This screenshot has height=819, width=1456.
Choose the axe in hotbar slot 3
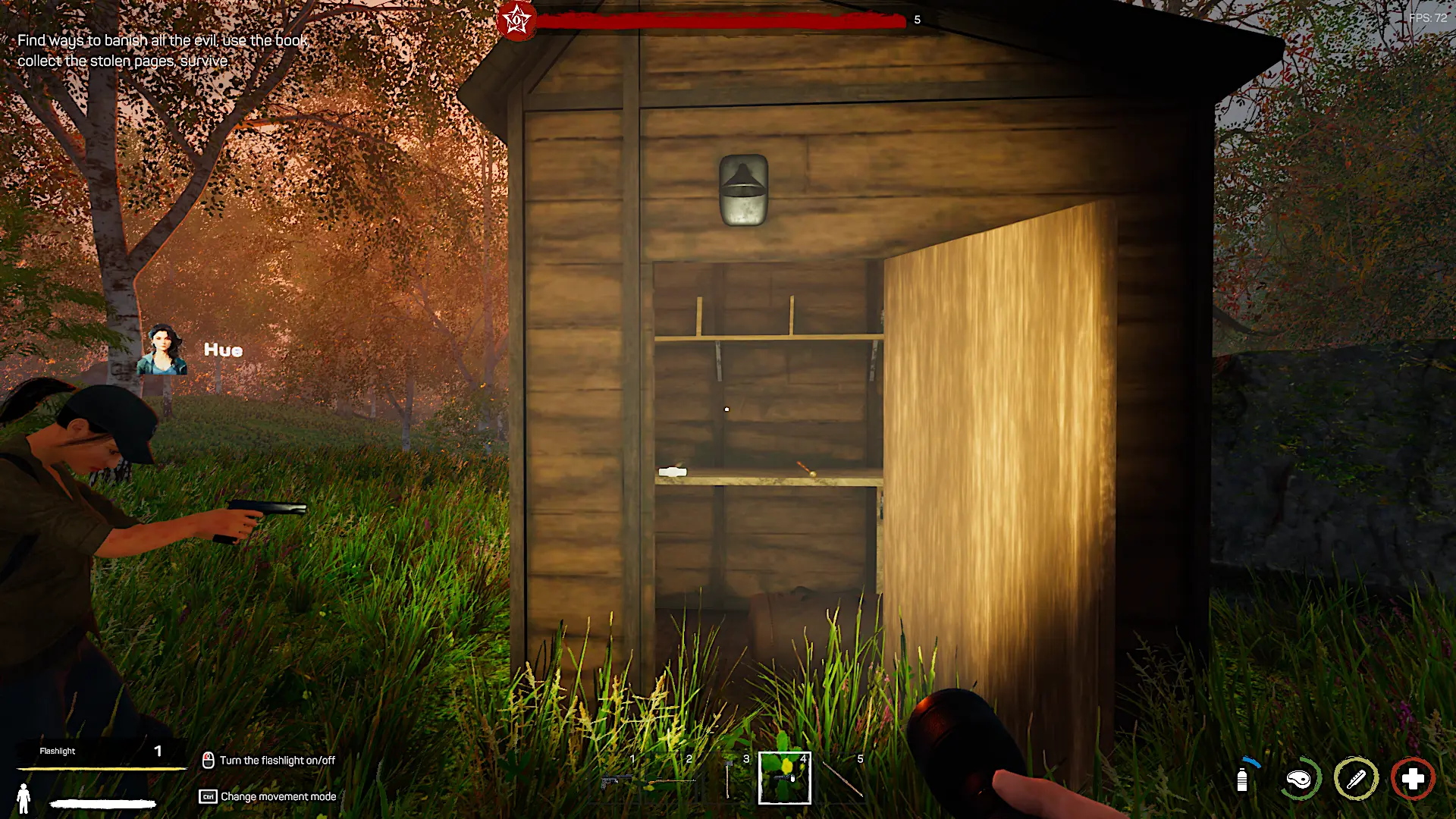click(x=728, y=780)
